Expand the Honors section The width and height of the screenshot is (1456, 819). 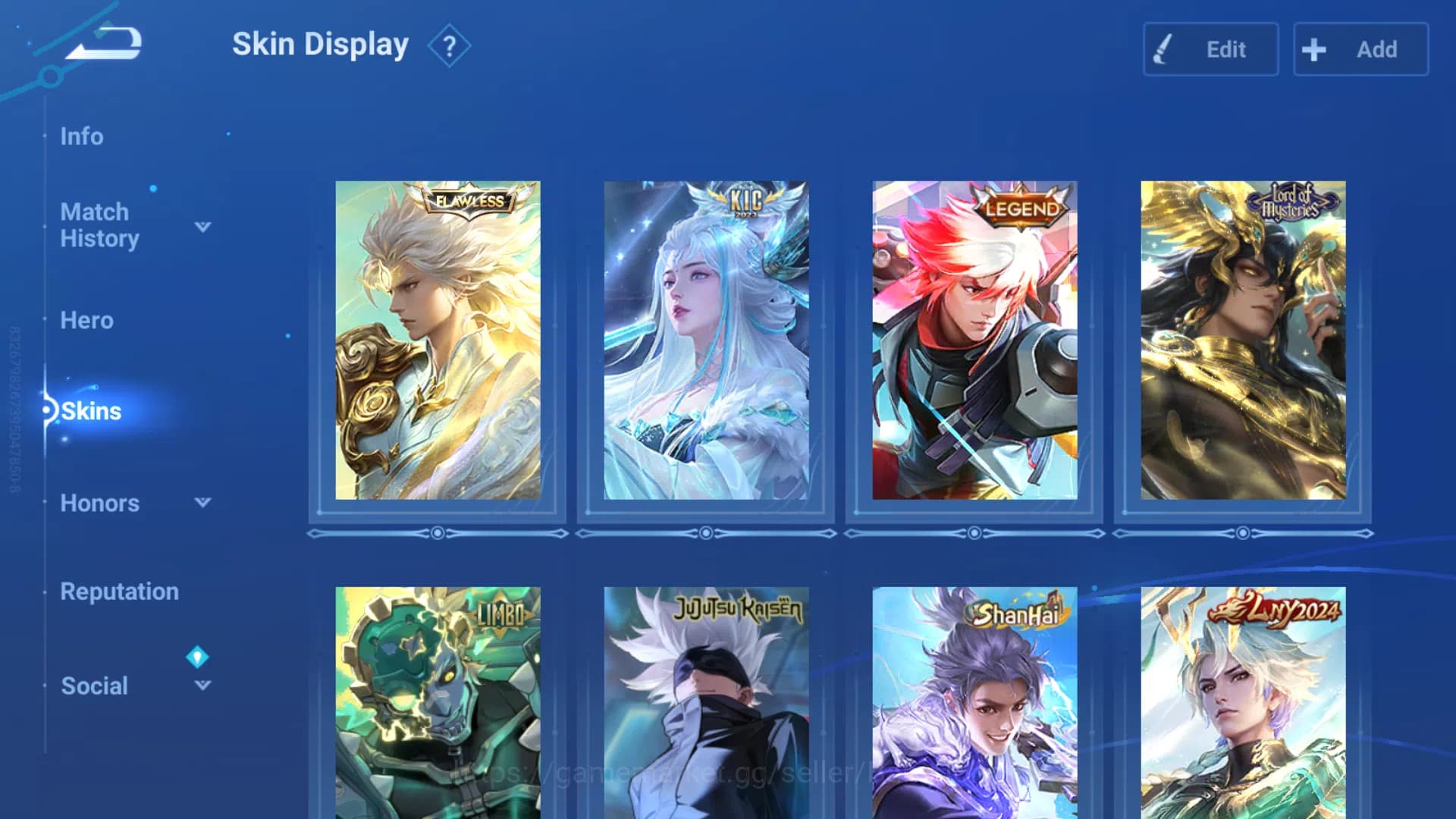[202, 503]
